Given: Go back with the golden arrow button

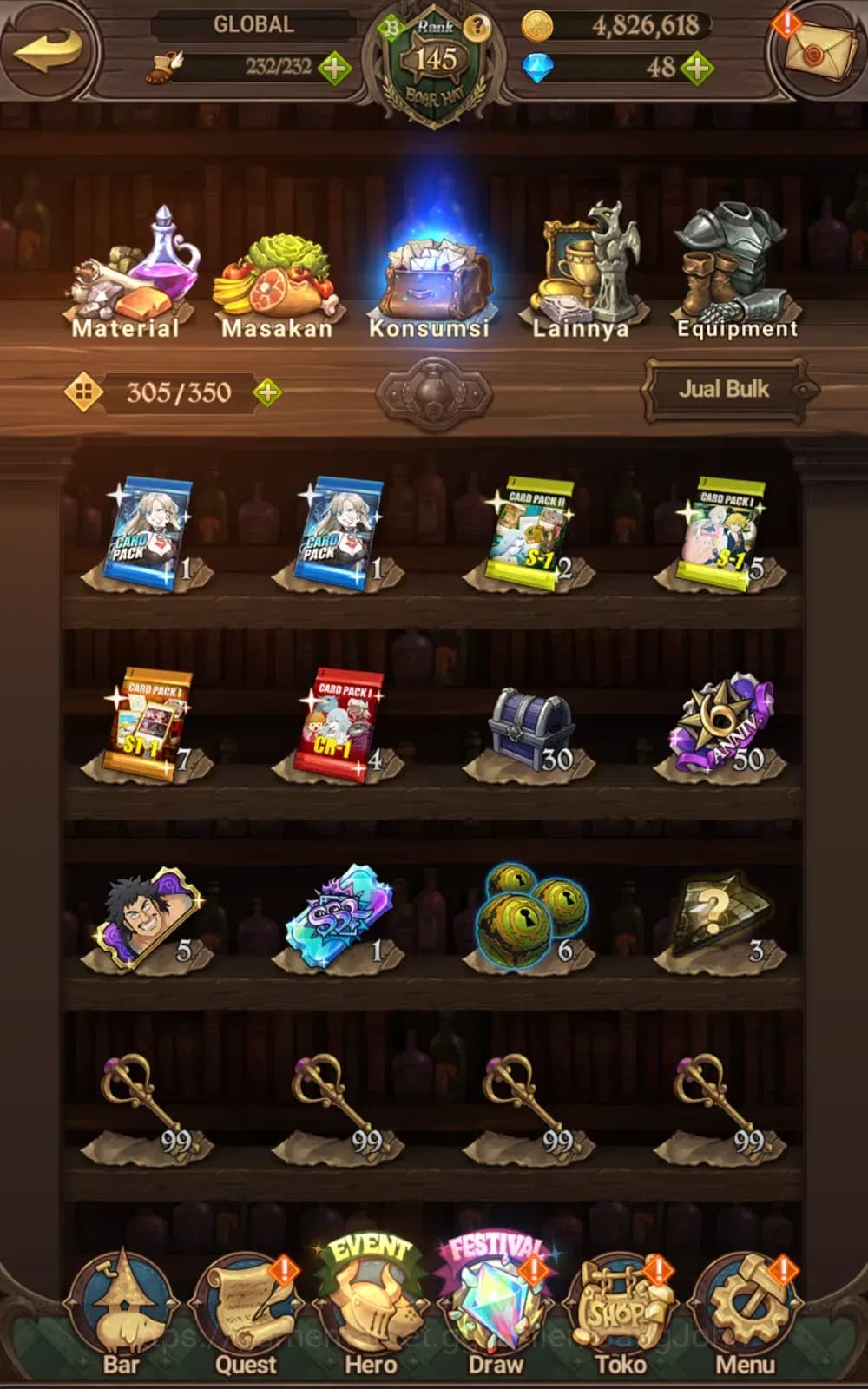Looking at the screenshot, I should [x=49, y=50].
